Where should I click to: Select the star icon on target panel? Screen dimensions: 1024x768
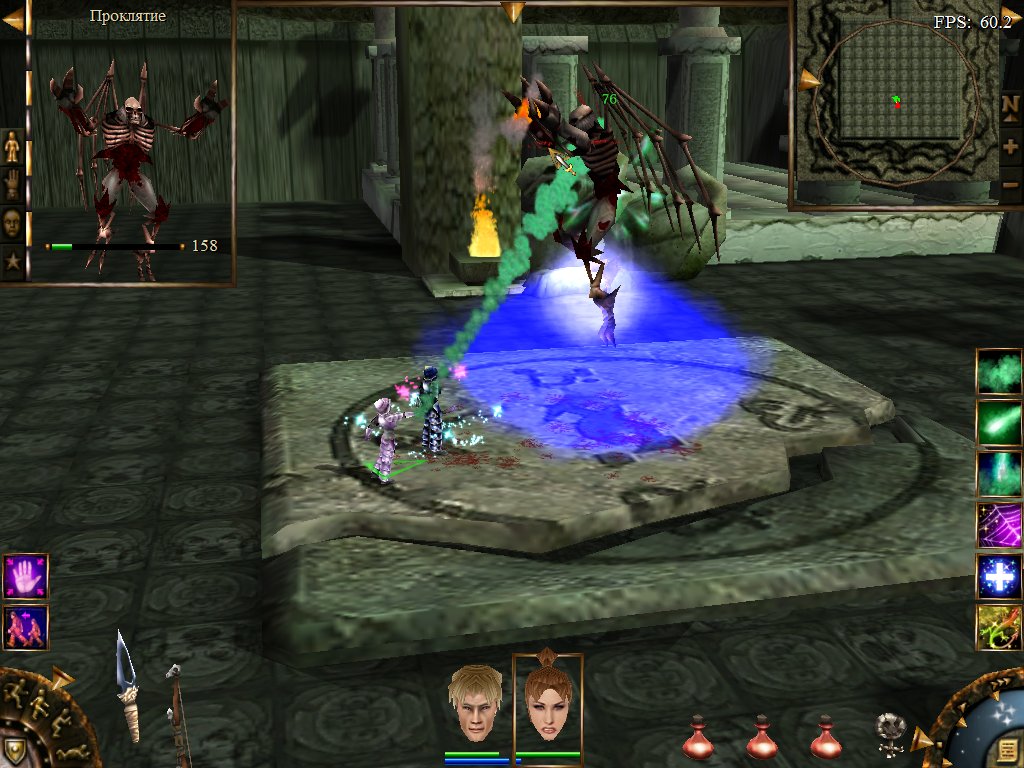point(12,261)
